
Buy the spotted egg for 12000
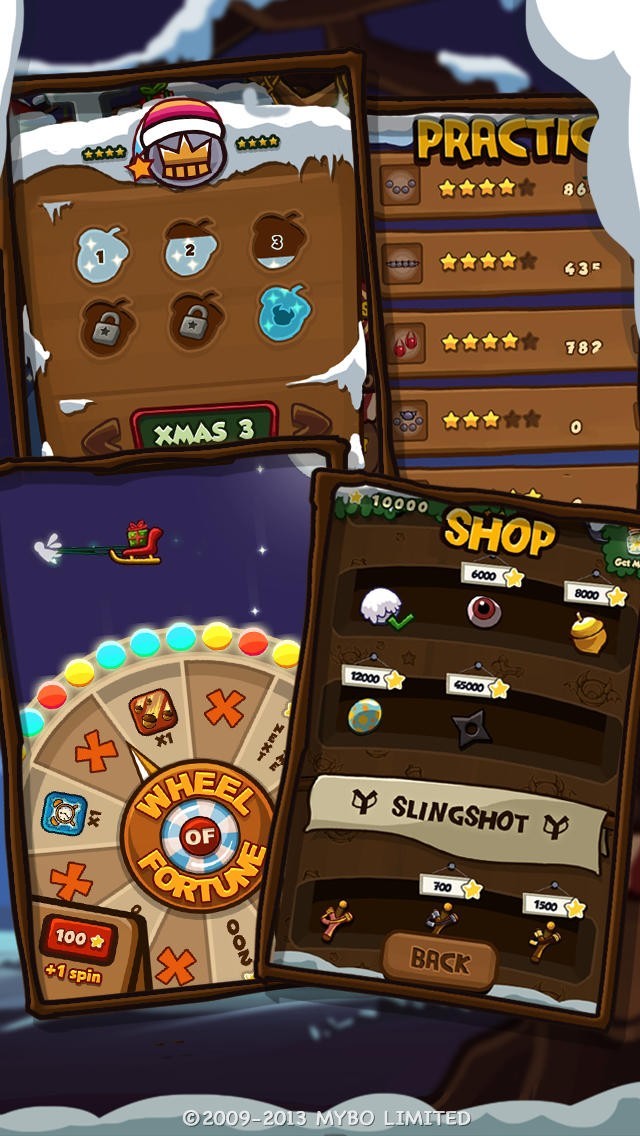pos(364,715)
